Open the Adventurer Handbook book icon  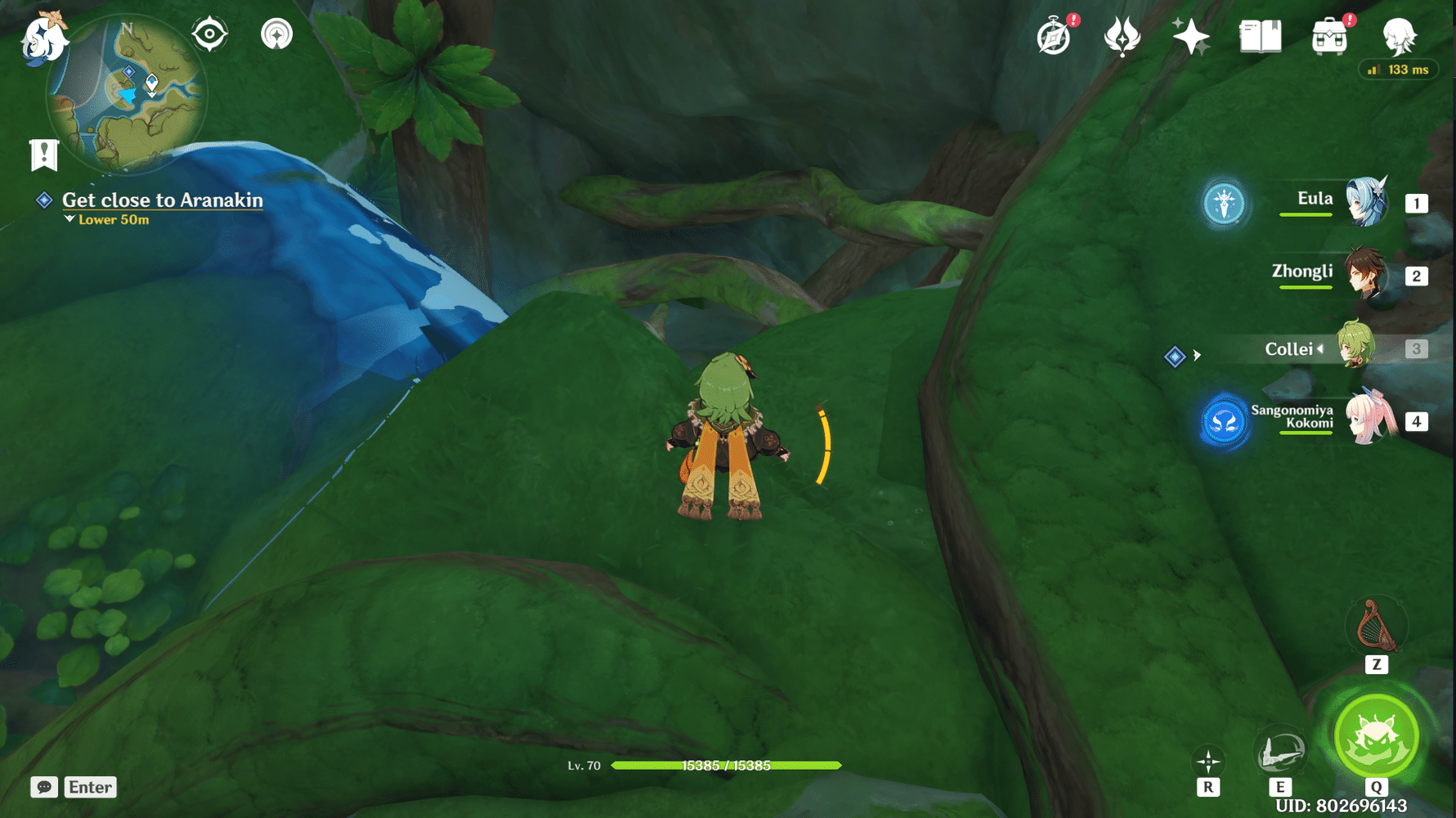[x=1260, y=36]
